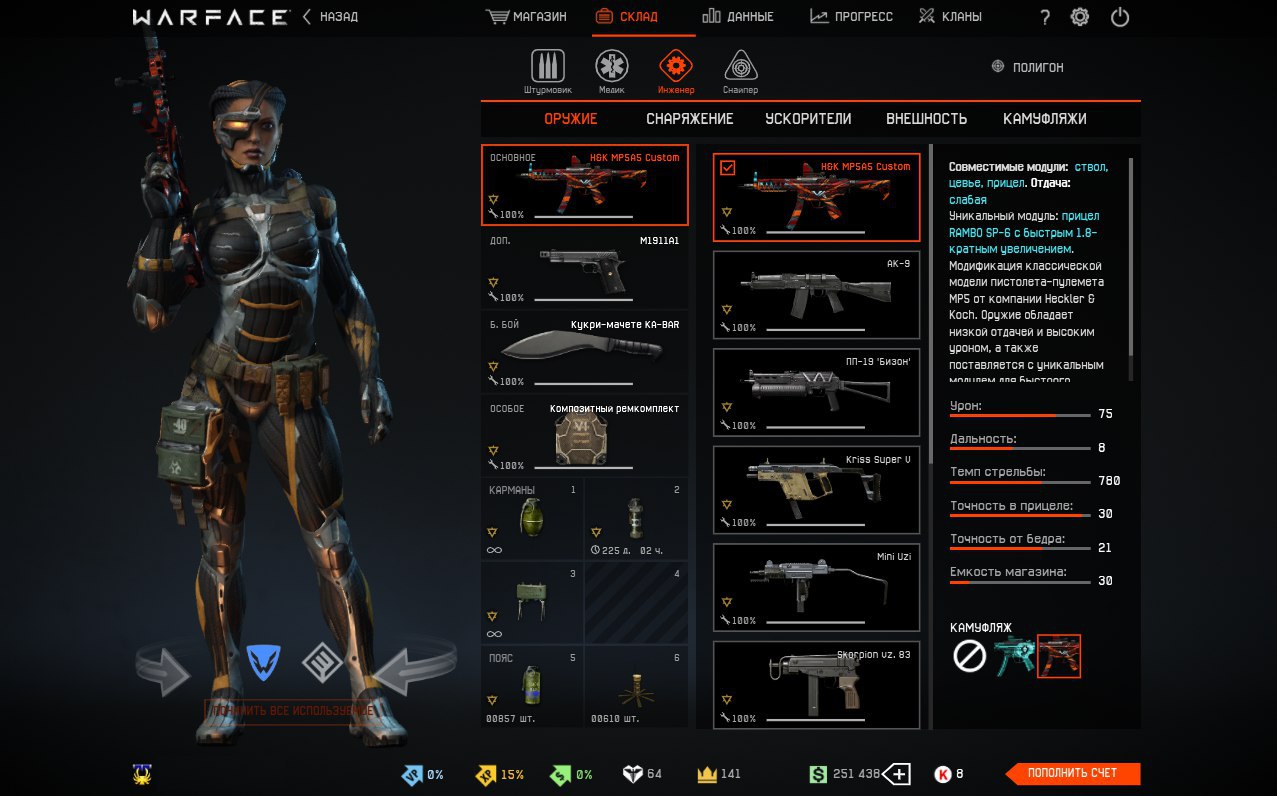Viewport: 1277px width, 796px height.
Task: Open the УСКОРИТЕЛИ tab
Action: pyautogui.click(x=808, y=119)
